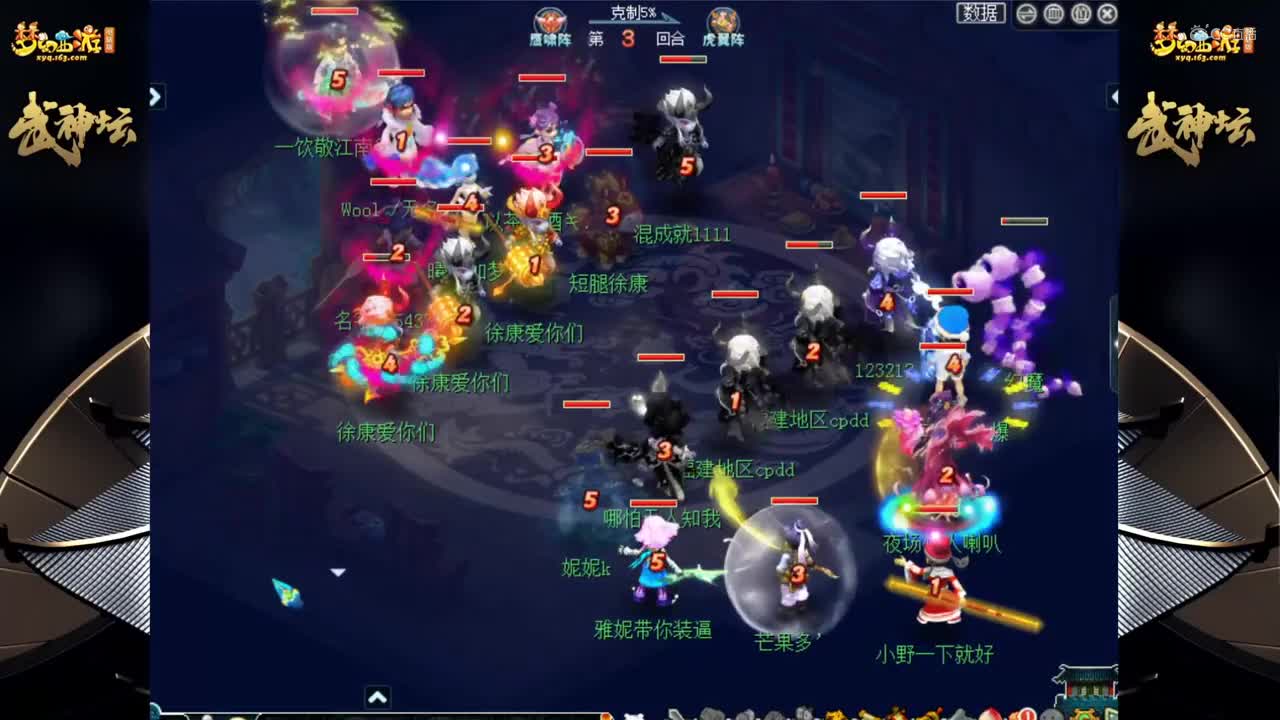Click the cage-shaped circular icon top-right
The height and width of the screenshot is (720, 1280).
click(1053, 12)
